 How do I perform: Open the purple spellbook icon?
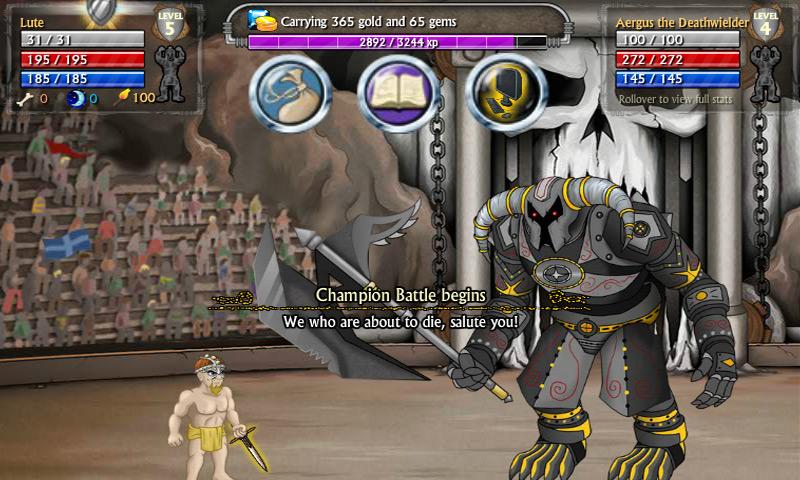point(398,92)
